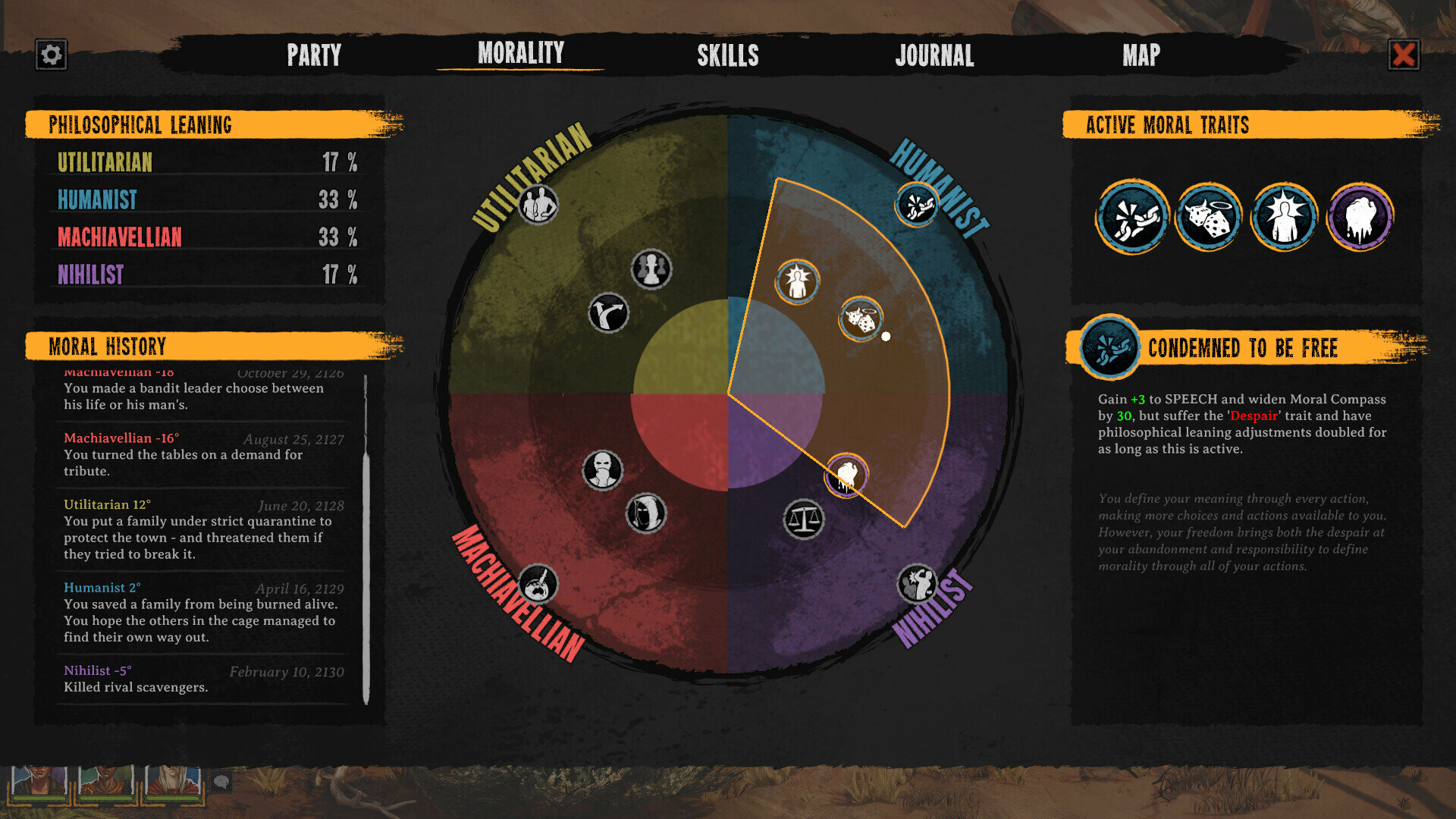Switch to the SKILLS tab

coord(728,55)
